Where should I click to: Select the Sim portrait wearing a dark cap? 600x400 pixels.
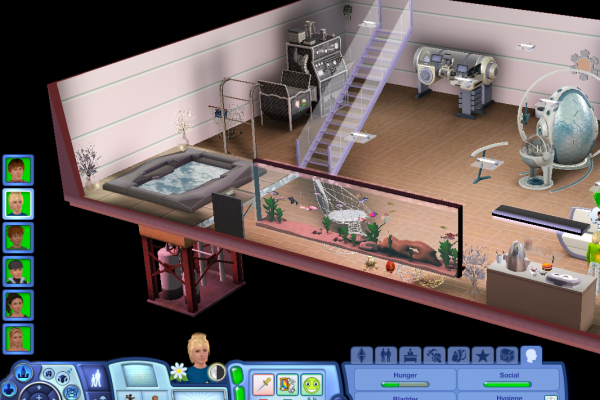point(18,271)
